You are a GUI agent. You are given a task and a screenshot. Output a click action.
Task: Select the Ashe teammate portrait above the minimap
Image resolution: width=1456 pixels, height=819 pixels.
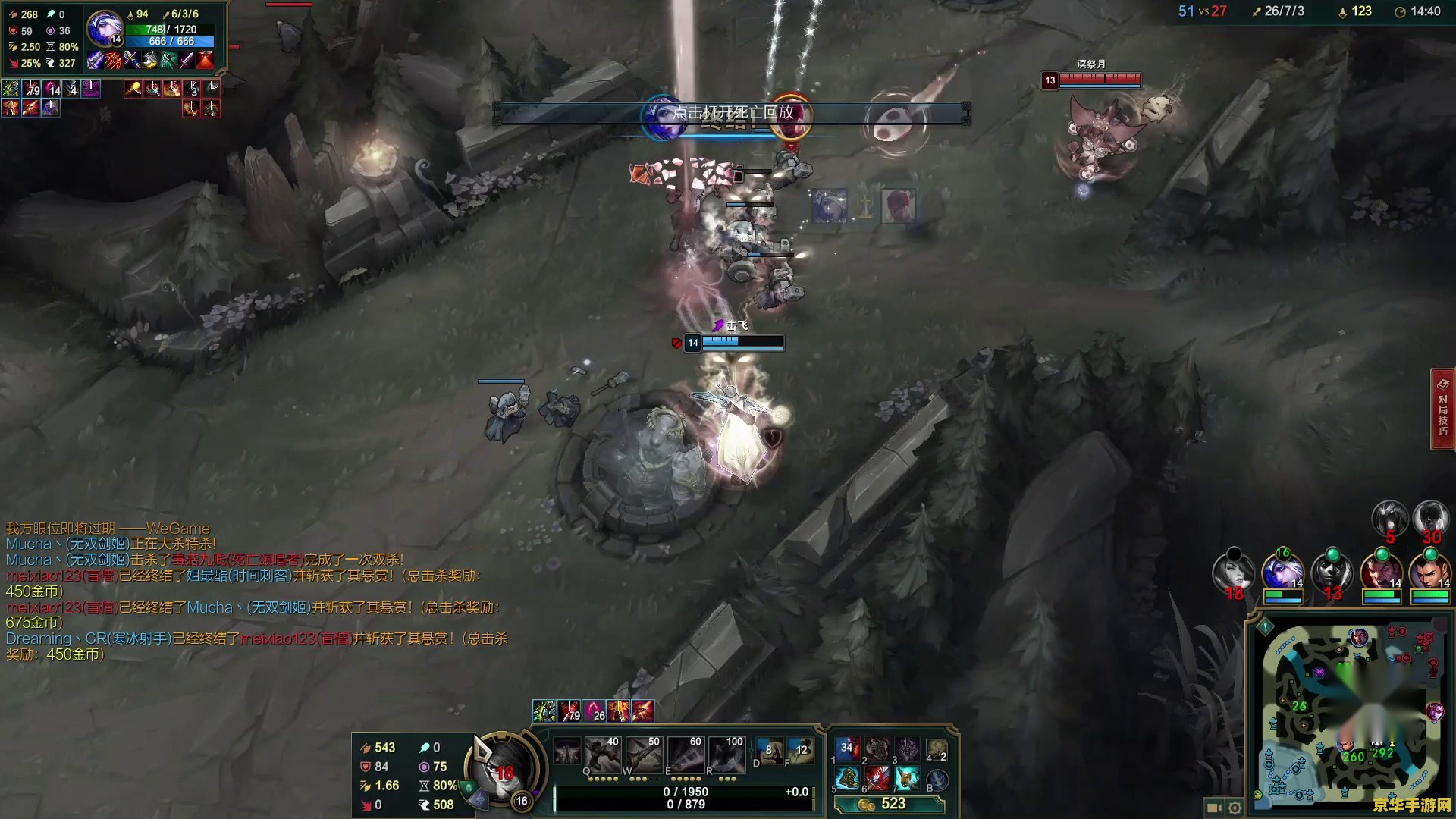(x=1282, y=573)
